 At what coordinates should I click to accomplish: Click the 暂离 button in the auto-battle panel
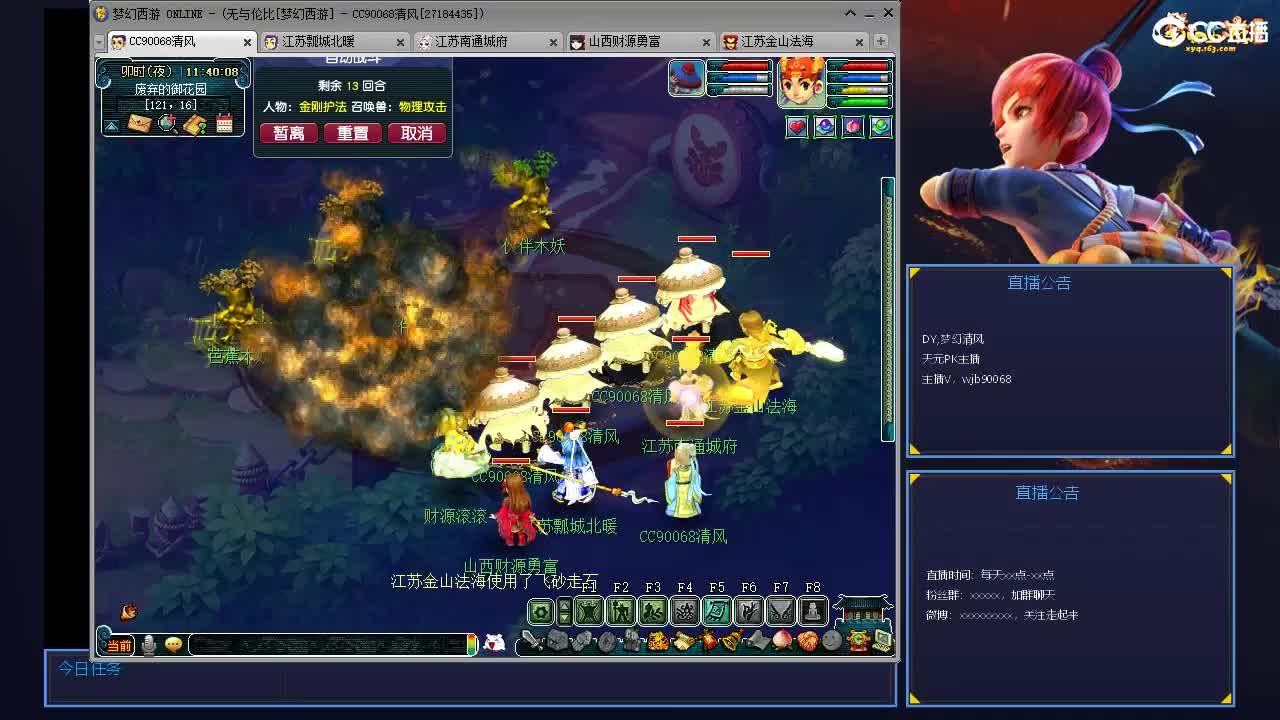(x=288, y=132)
